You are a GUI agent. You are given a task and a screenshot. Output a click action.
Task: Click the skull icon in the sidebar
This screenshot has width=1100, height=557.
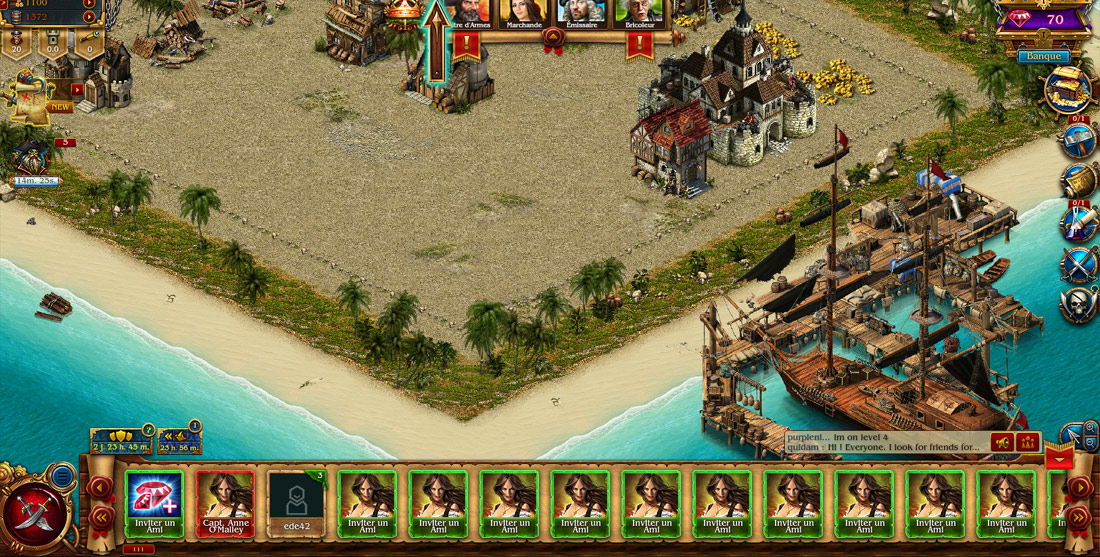pos(1080,305)
